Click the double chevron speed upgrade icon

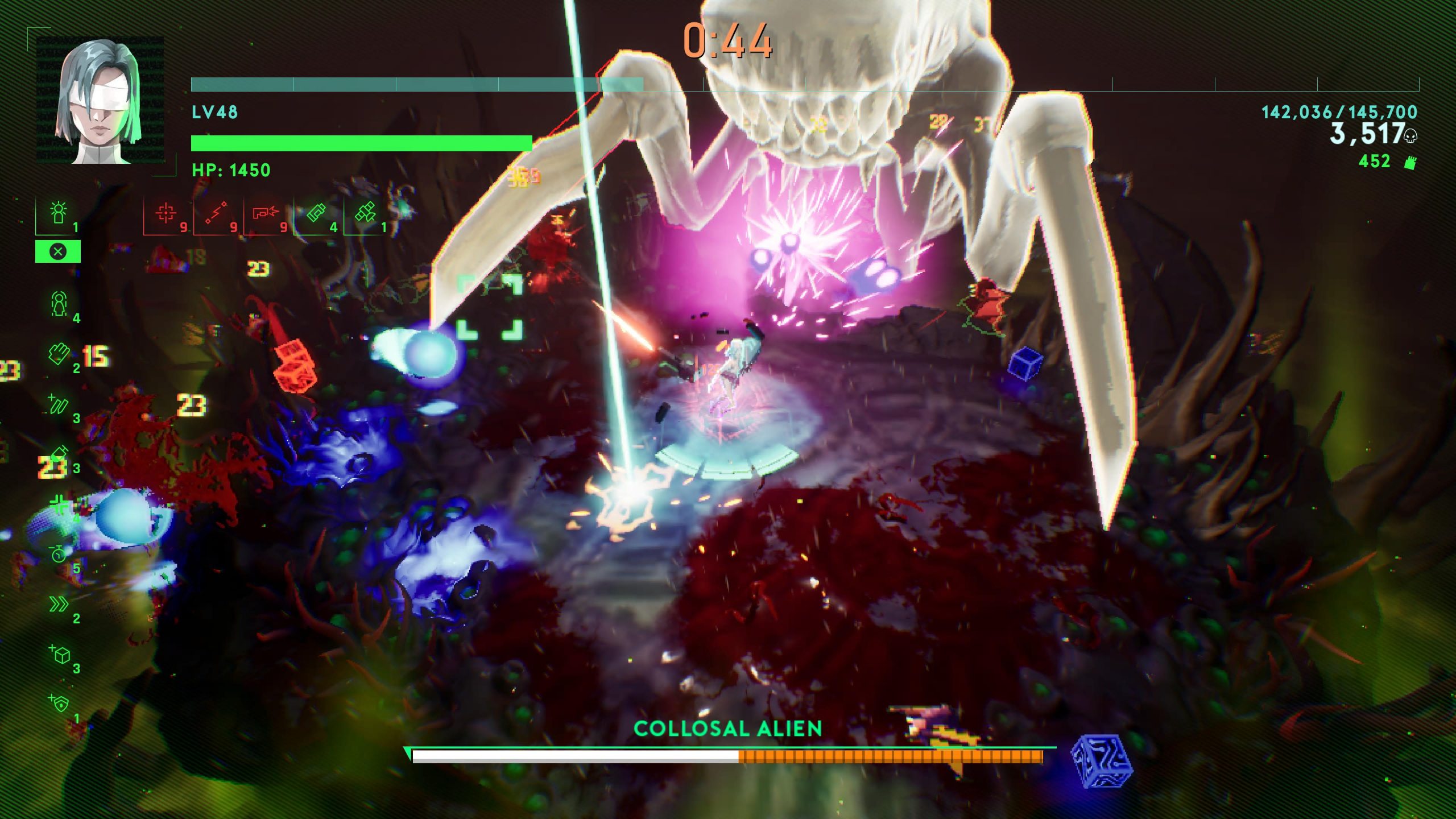pos(59,604)
